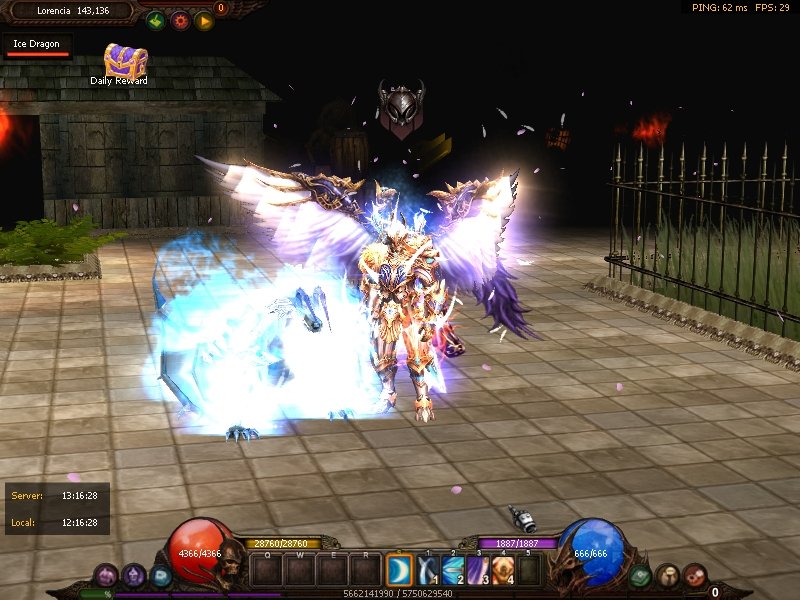Click the green arrow button in top bar
This screenshot has height=600, width=800.
[155, 20]
